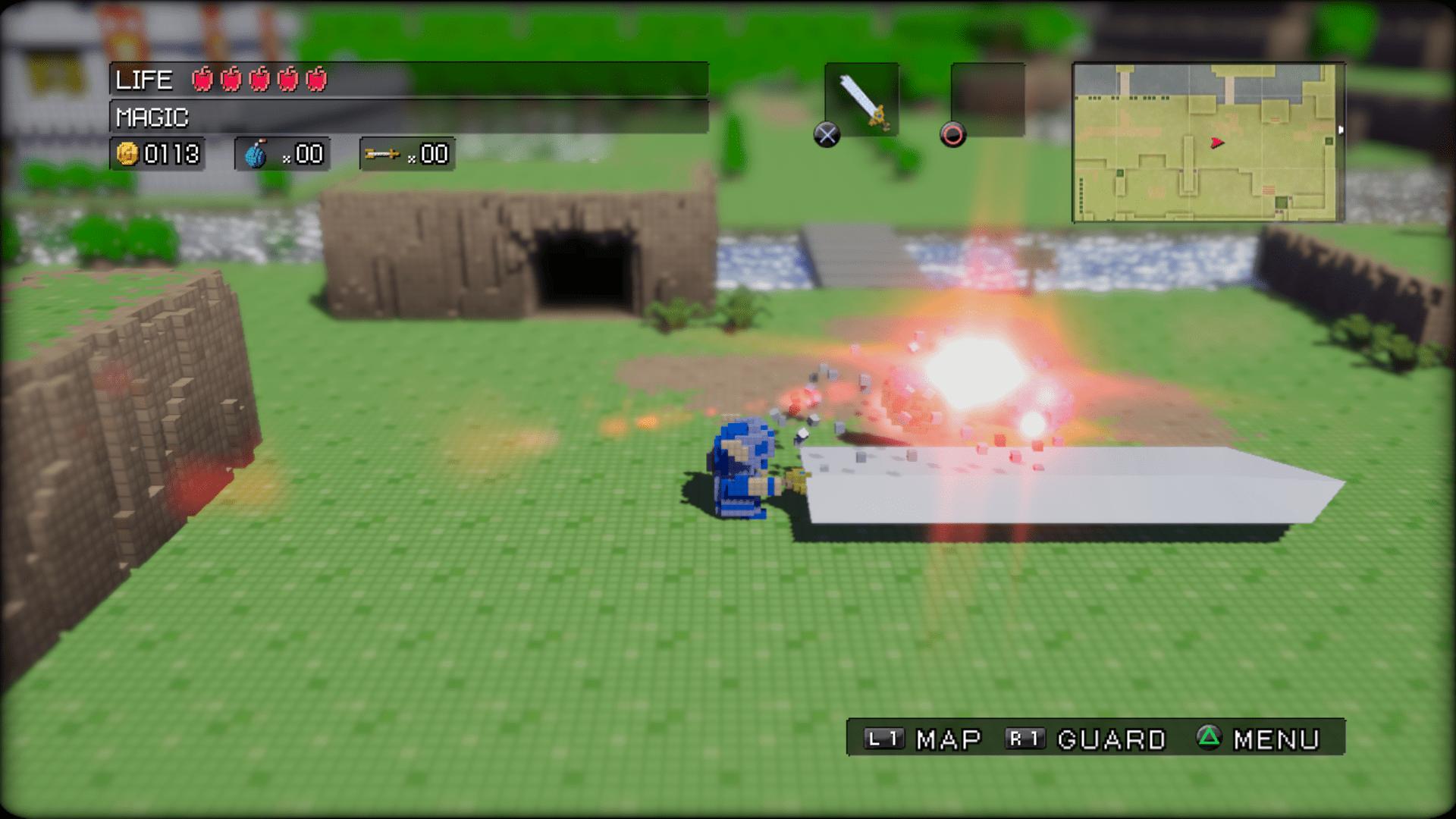Expand the LIFE status panel
Screen dimensions: 1456x819
pyautogui.click(x=409, y=79)
